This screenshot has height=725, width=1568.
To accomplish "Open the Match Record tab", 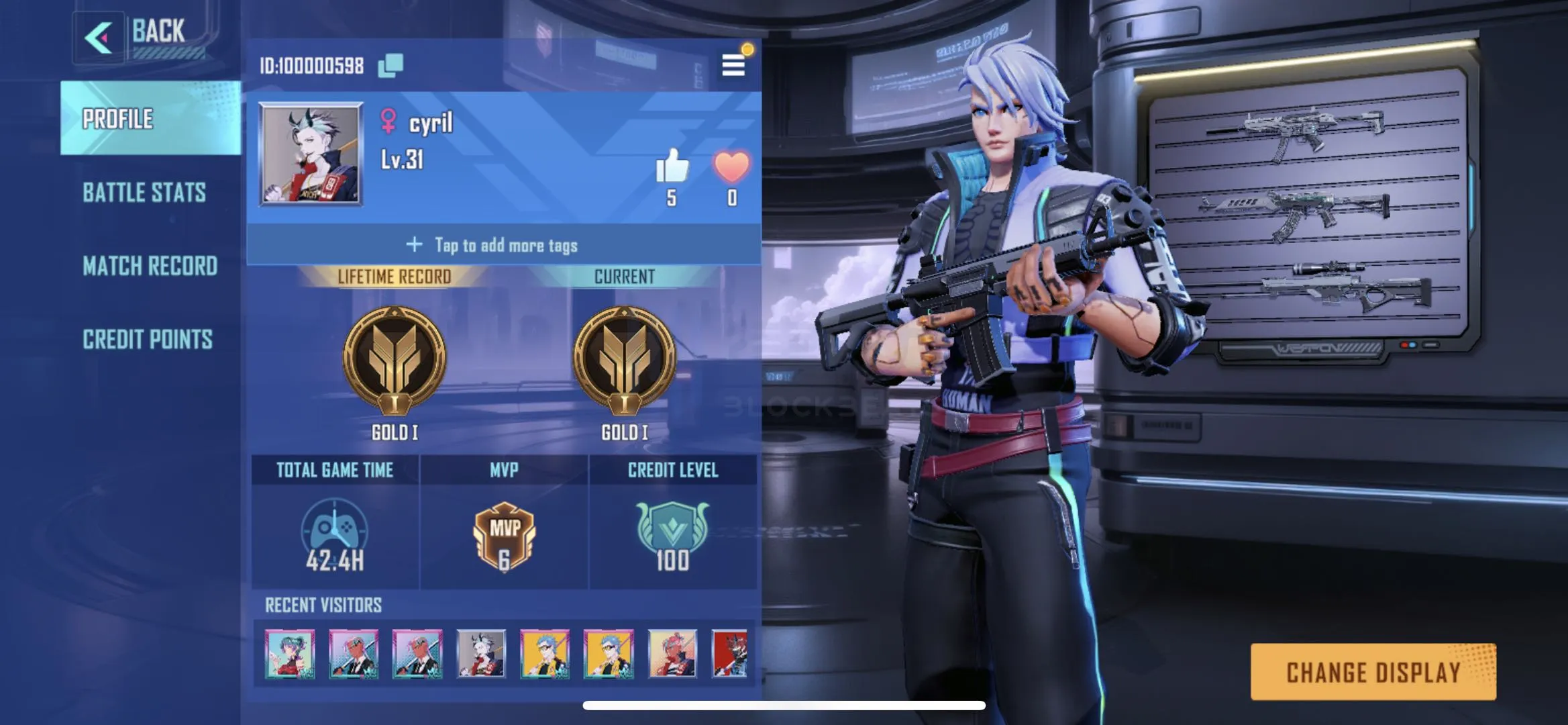I will click(x=150, y=266).
